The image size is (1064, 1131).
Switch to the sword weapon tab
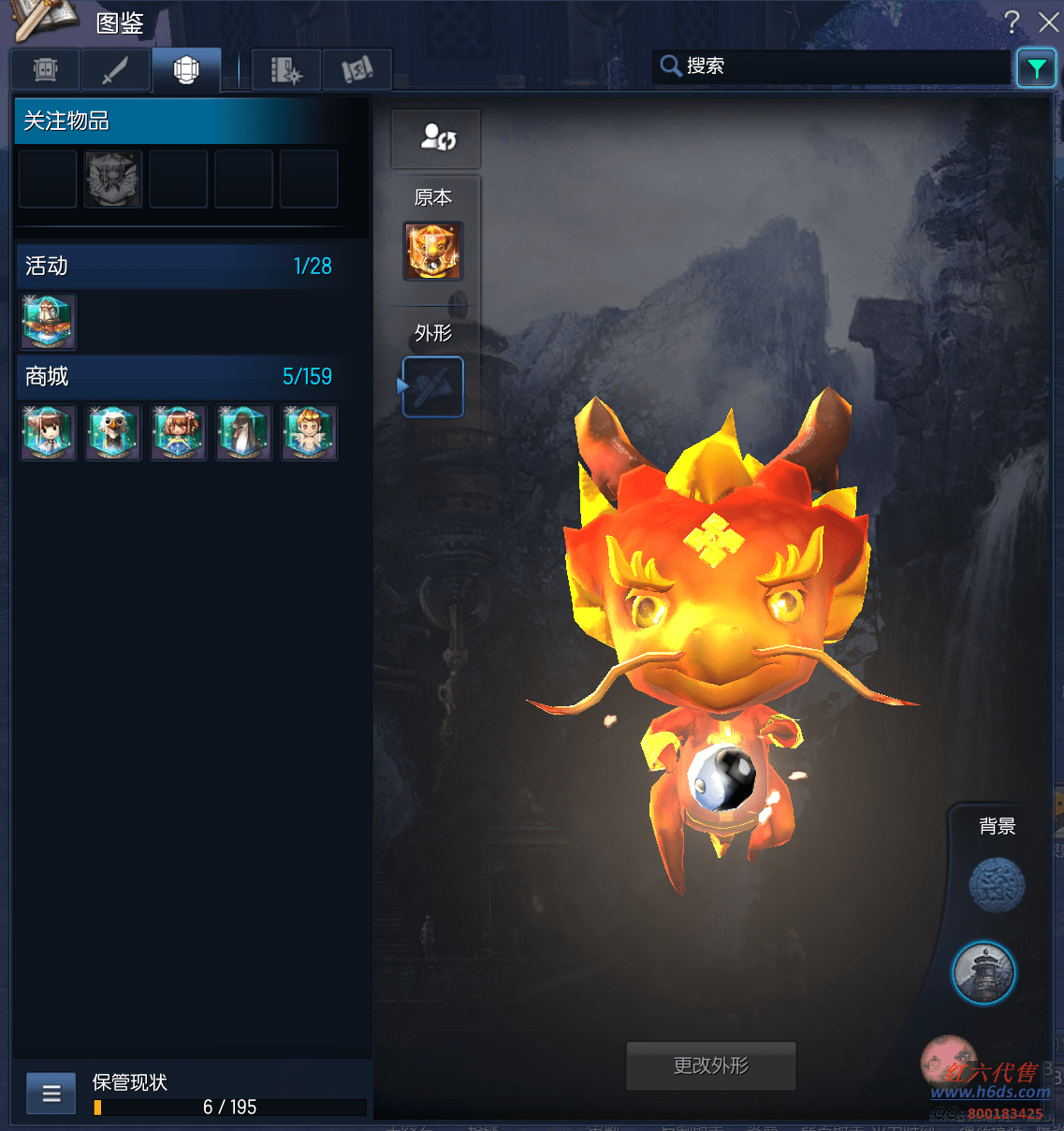tap(115, 70)
